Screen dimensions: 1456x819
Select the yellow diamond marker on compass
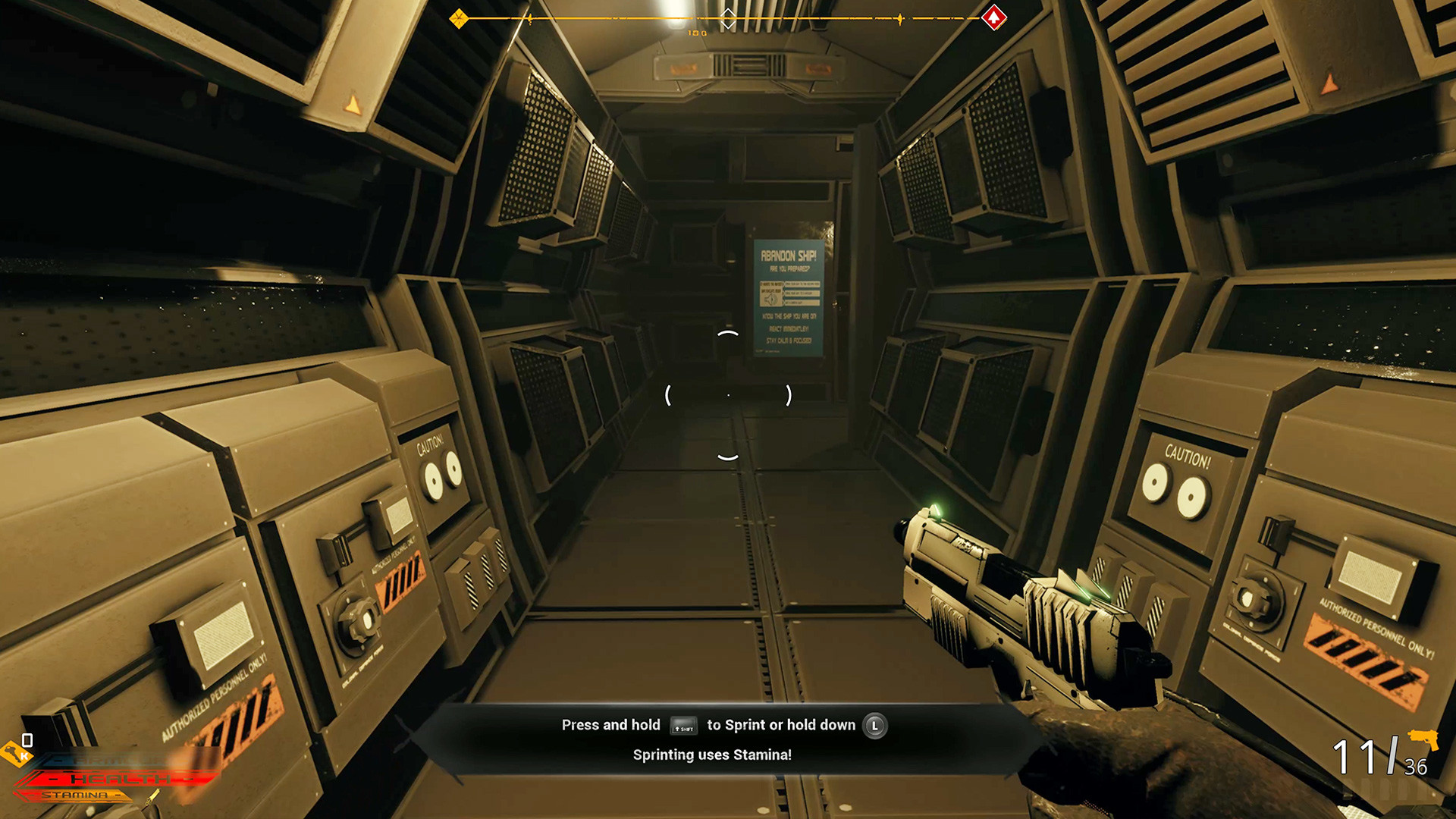(x=458, y=18)
